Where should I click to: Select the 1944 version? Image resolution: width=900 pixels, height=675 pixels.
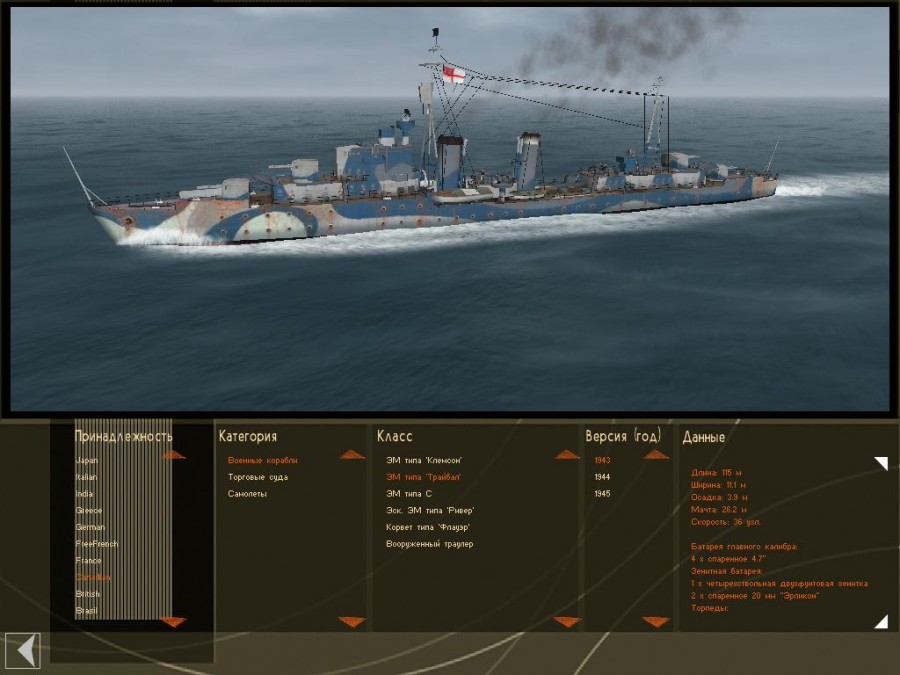click(602, 477)
